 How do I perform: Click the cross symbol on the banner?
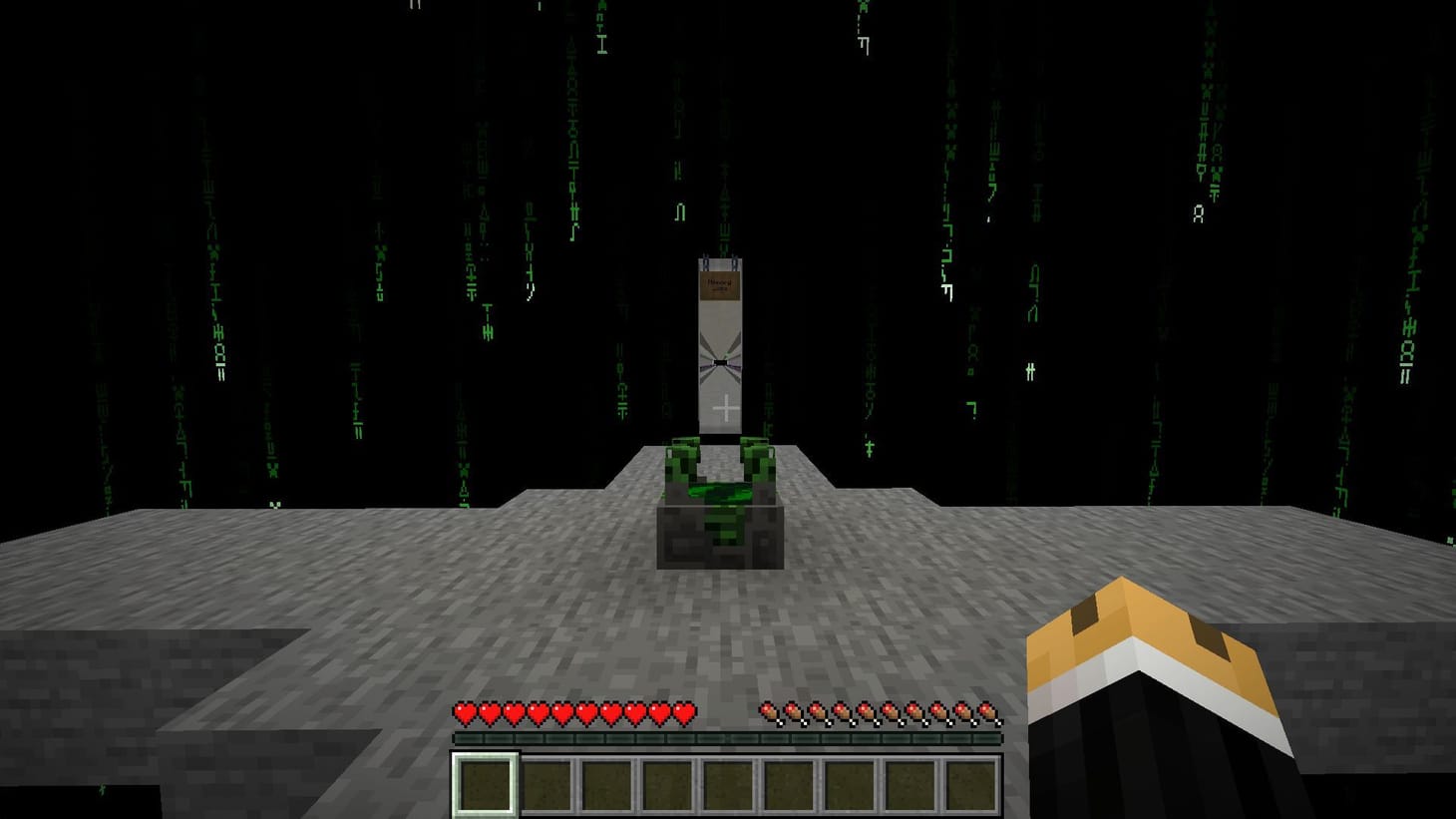click(726, 407)
